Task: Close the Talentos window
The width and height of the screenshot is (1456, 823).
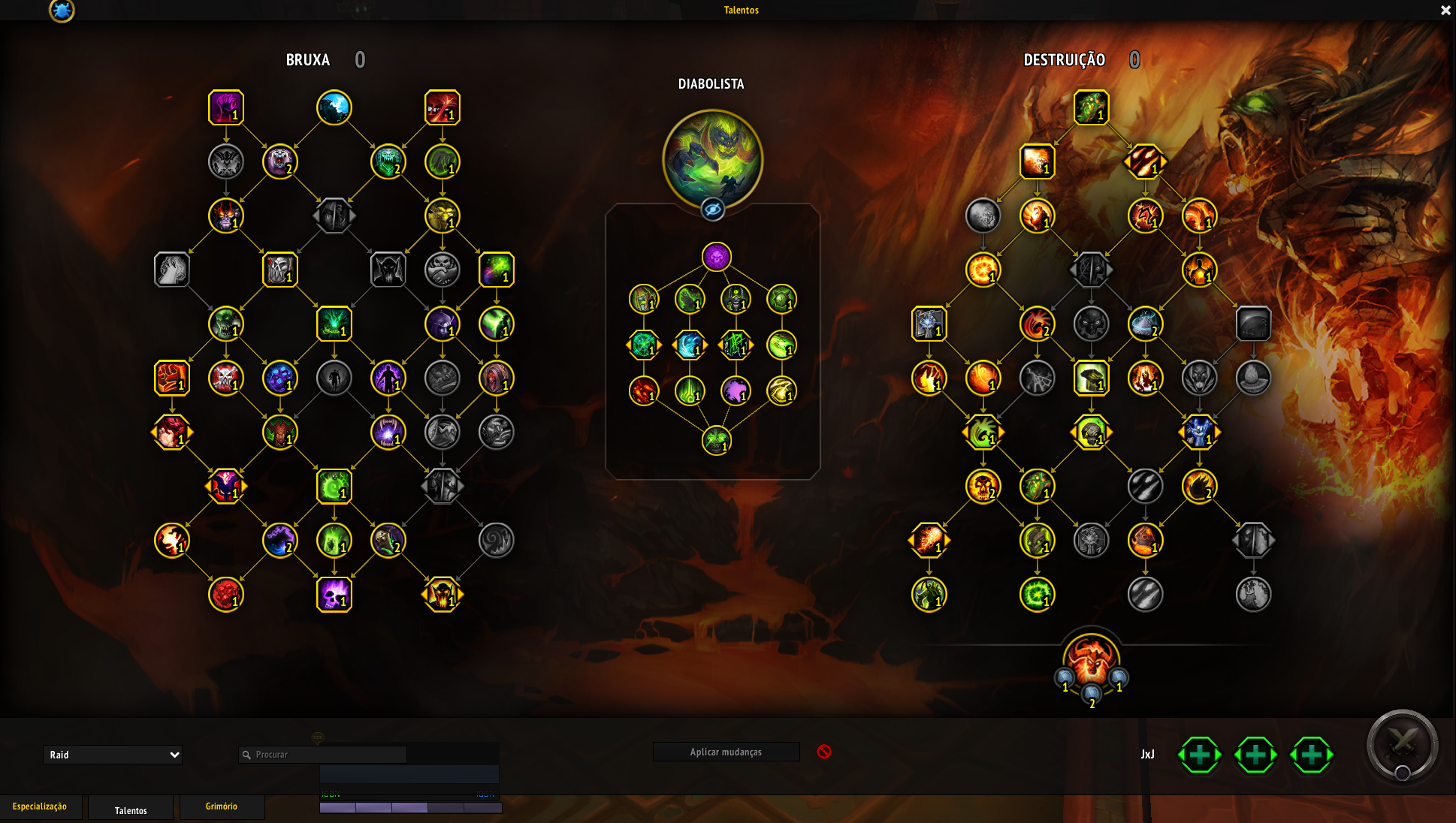Action: [x=1445, y=11]
